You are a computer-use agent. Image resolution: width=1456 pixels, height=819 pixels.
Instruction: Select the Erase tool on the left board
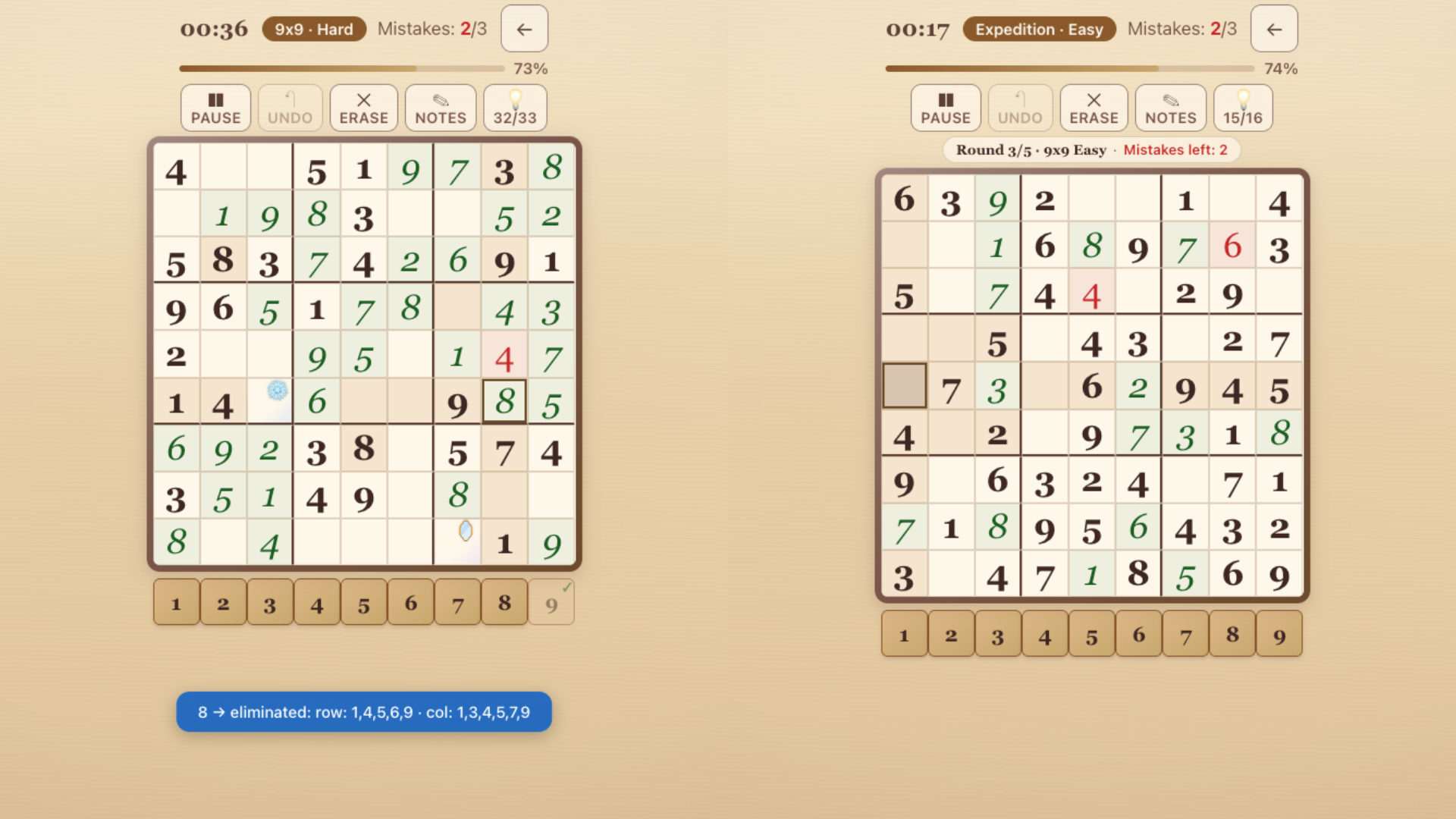click(x=363, y=107)
